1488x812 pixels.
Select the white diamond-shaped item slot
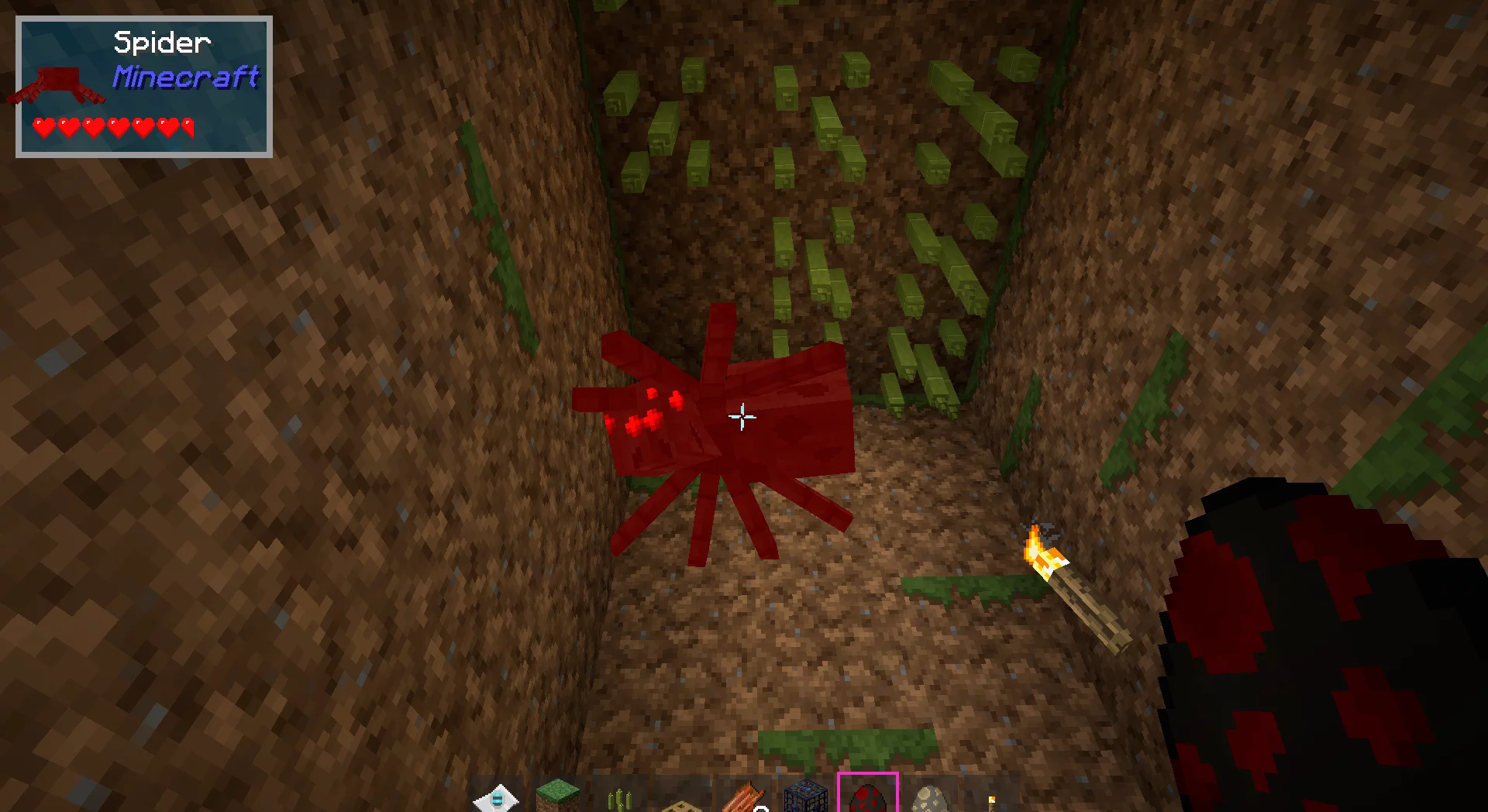[x=496, y=798]
